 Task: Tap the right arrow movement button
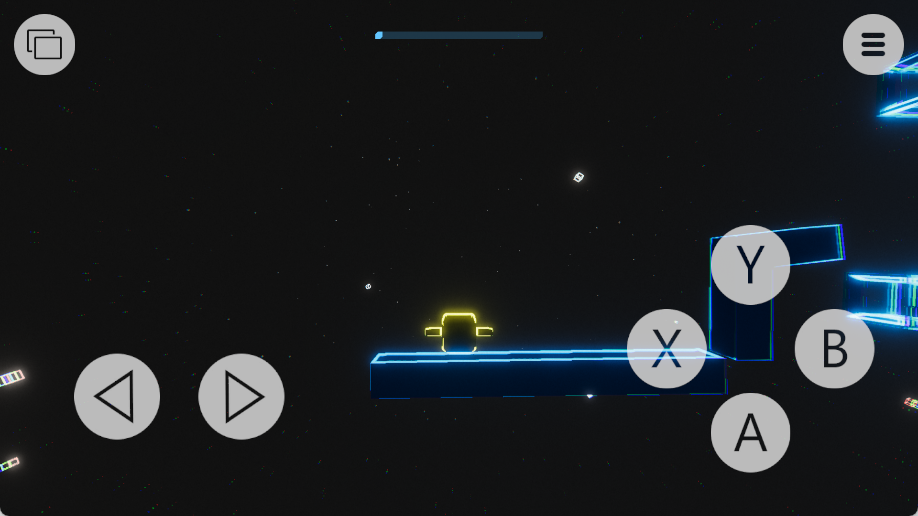pos(241,397)
